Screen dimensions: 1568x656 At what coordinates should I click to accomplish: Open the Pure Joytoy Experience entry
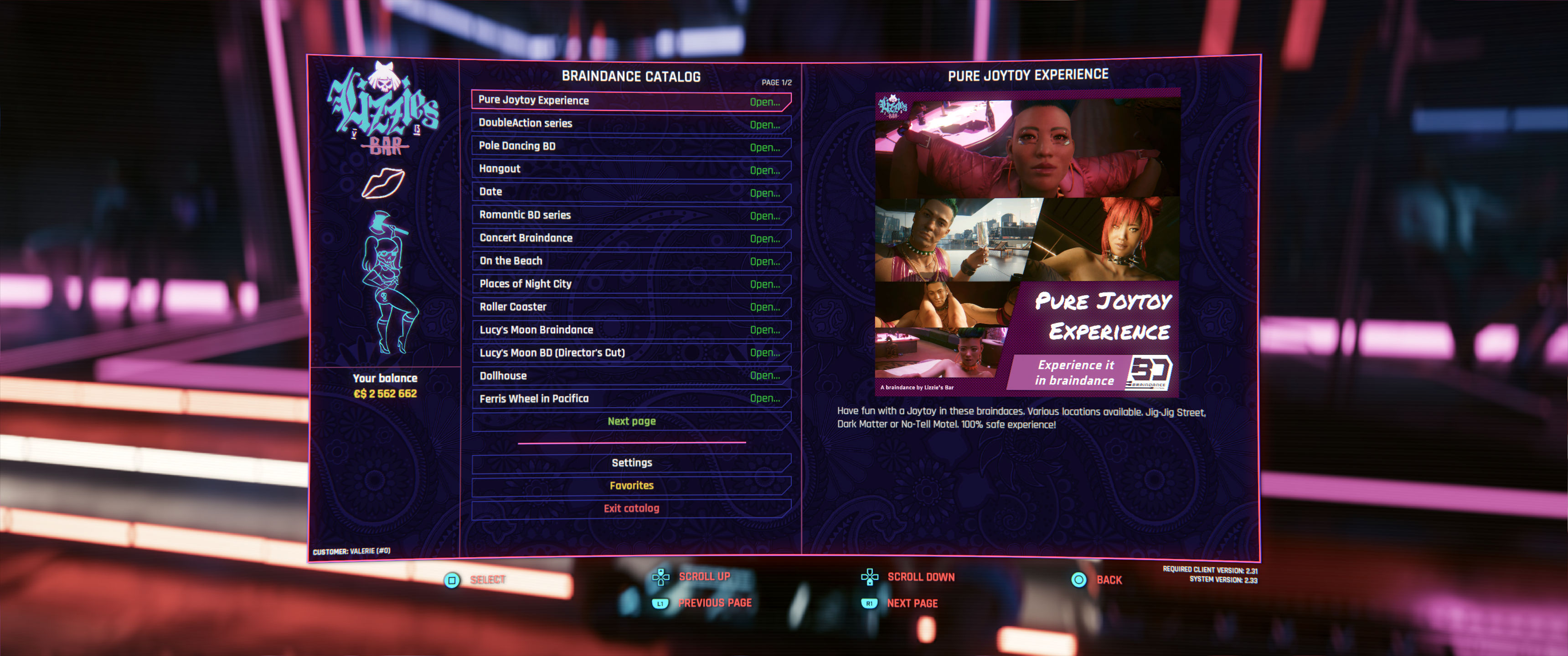click(x=630, y=100)
